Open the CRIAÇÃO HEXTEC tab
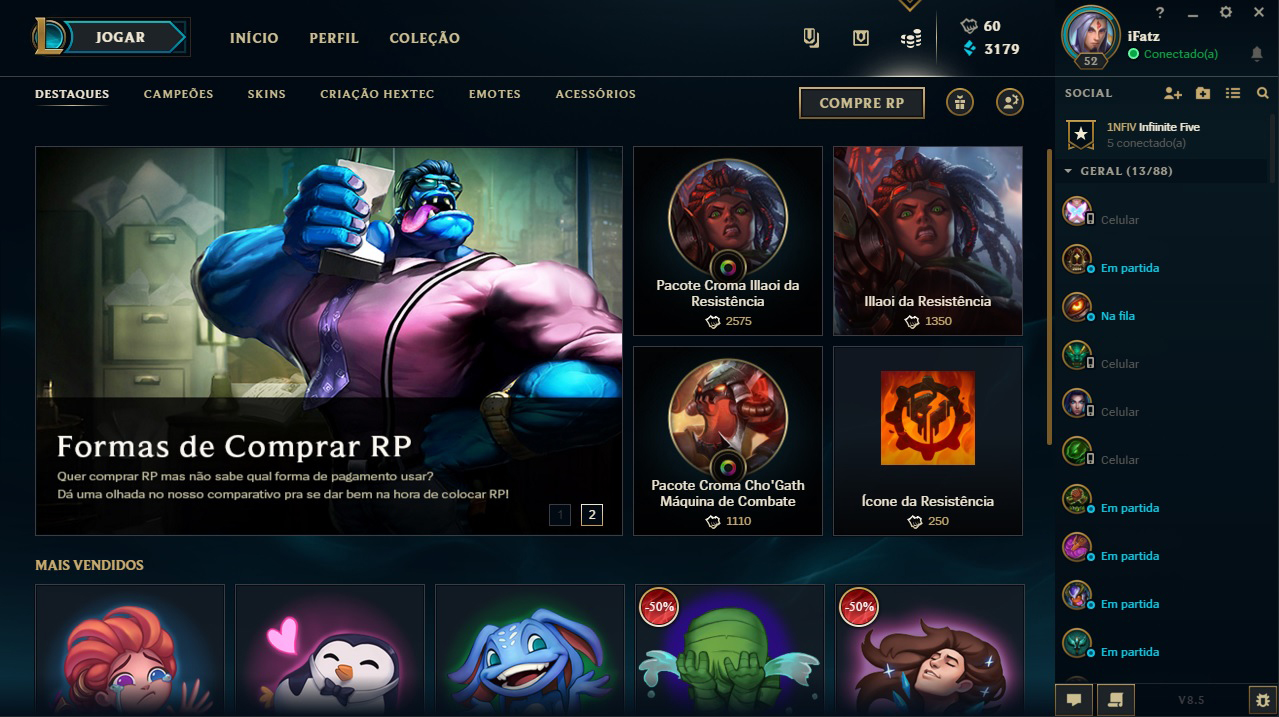 377,94
